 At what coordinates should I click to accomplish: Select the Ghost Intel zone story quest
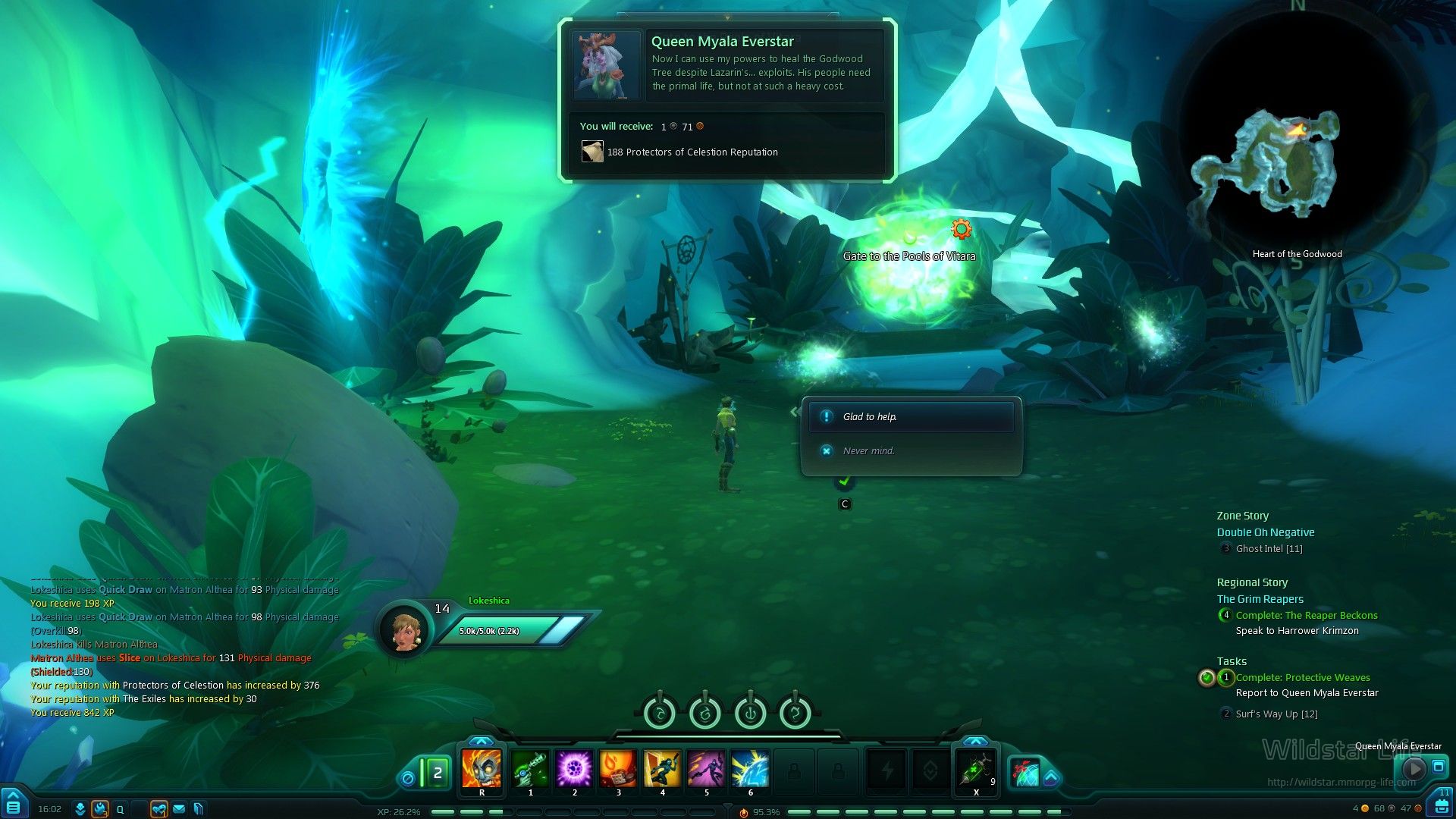[x=1269, y=549]
